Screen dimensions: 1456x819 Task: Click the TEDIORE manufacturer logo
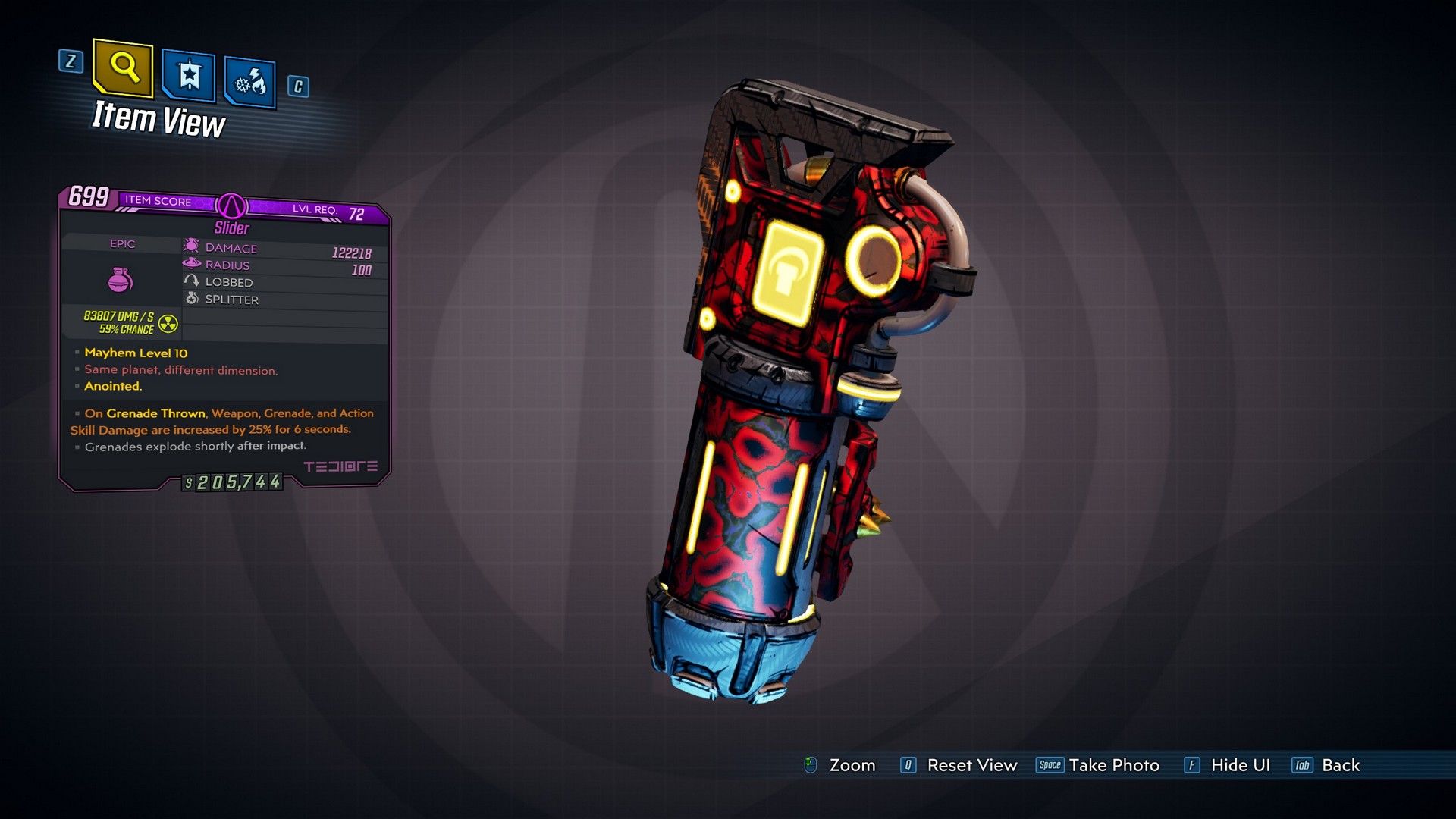(343, 467)
